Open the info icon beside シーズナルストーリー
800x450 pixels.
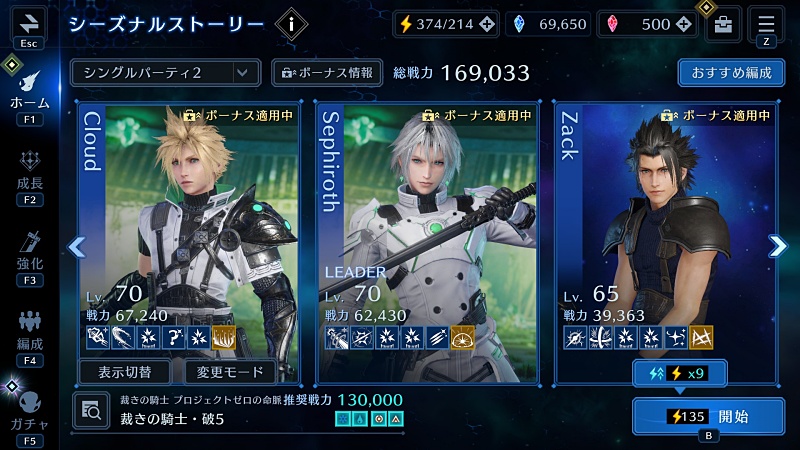291,24
